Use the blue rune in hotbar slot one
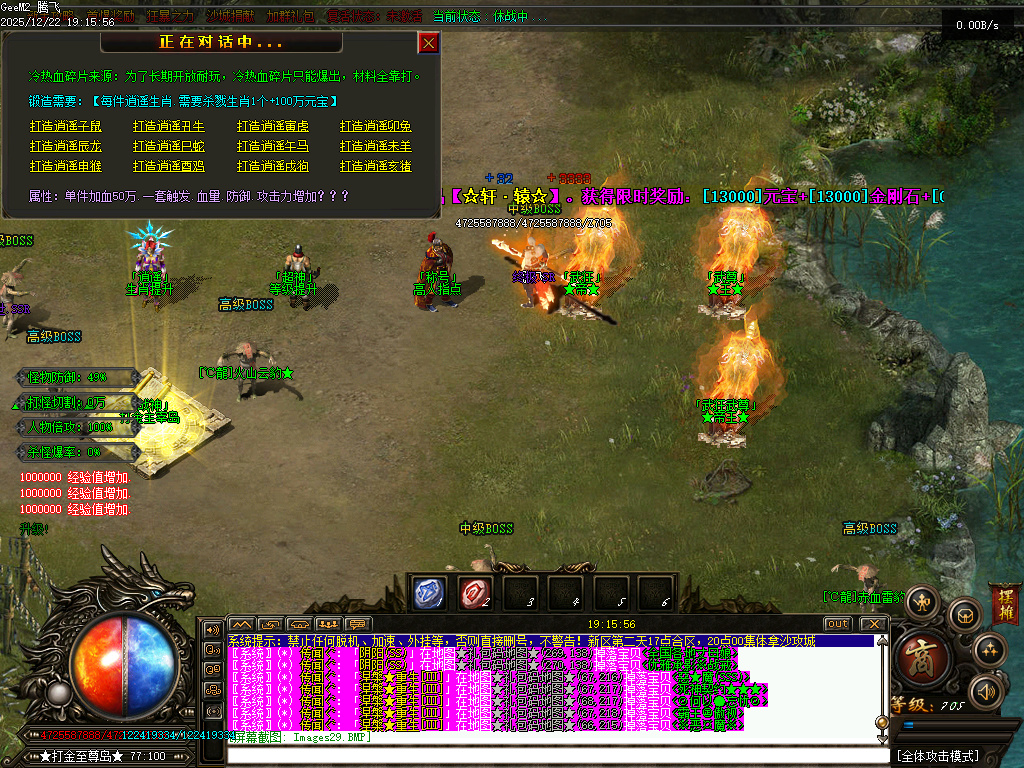This screenshot has height=768, width=1024. tap(430, 593)
